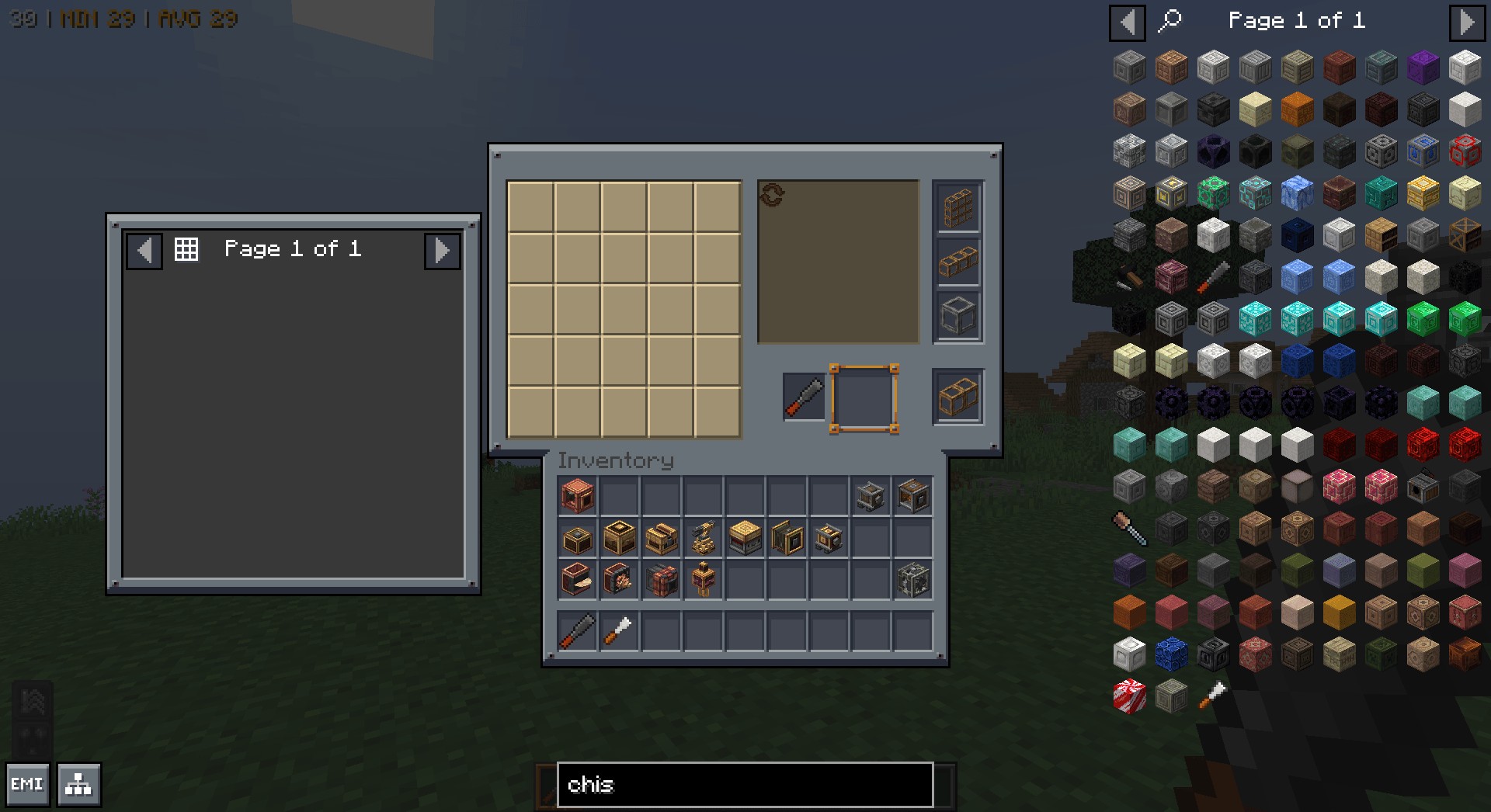Select the golden turret item in the inventory
Screen dimensions: 1491x812
coord(703,538)
